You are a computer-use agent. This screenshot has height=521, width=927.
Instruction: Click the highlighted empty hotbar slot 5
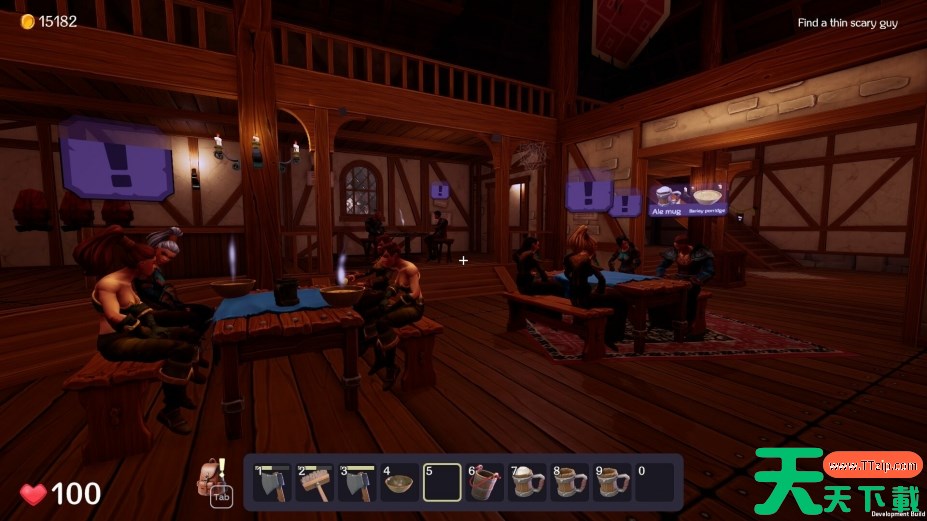point(442,483)
